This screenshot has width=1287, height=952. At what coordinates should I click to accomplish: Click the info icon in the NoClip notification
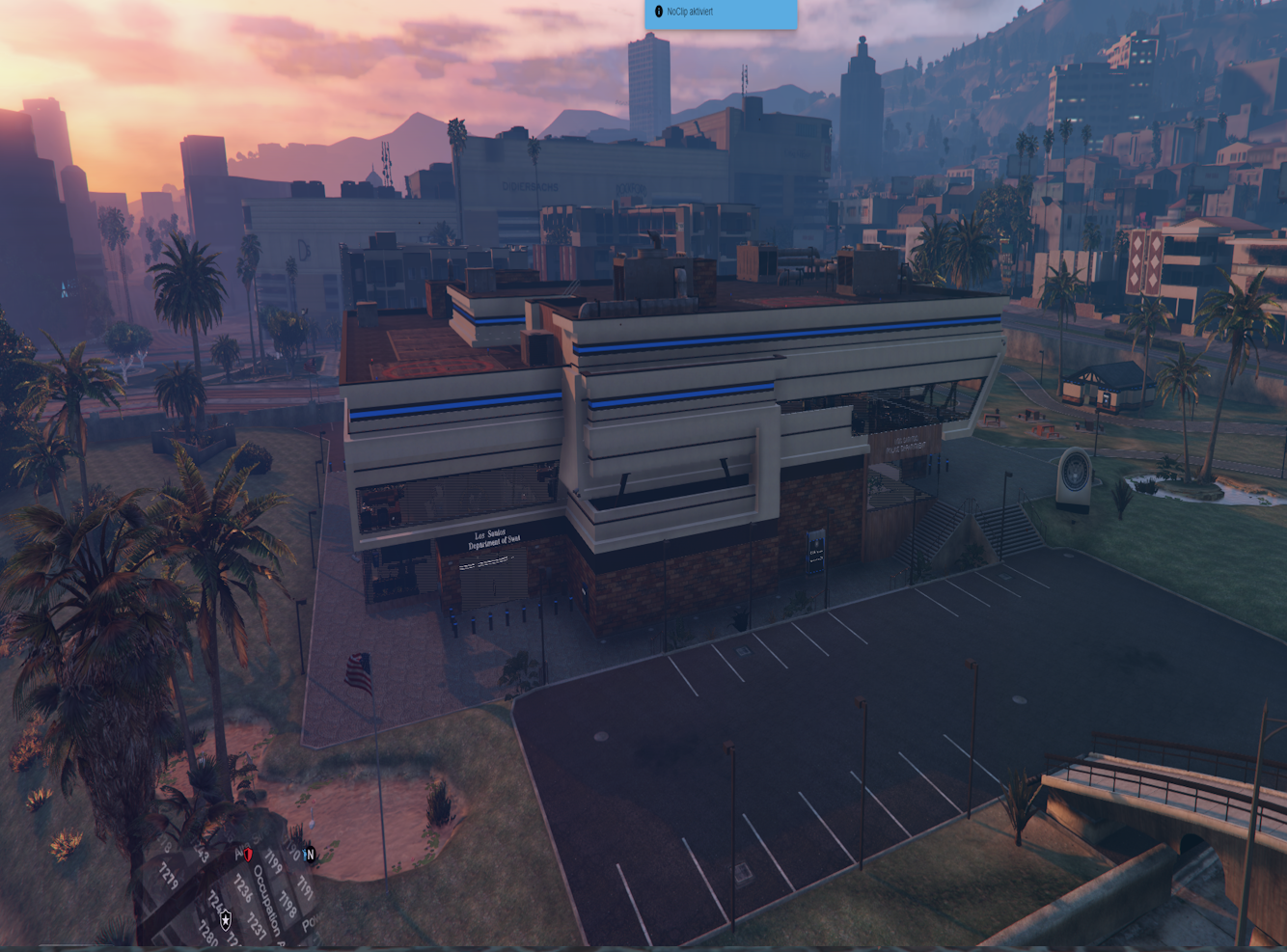point(659,12)
